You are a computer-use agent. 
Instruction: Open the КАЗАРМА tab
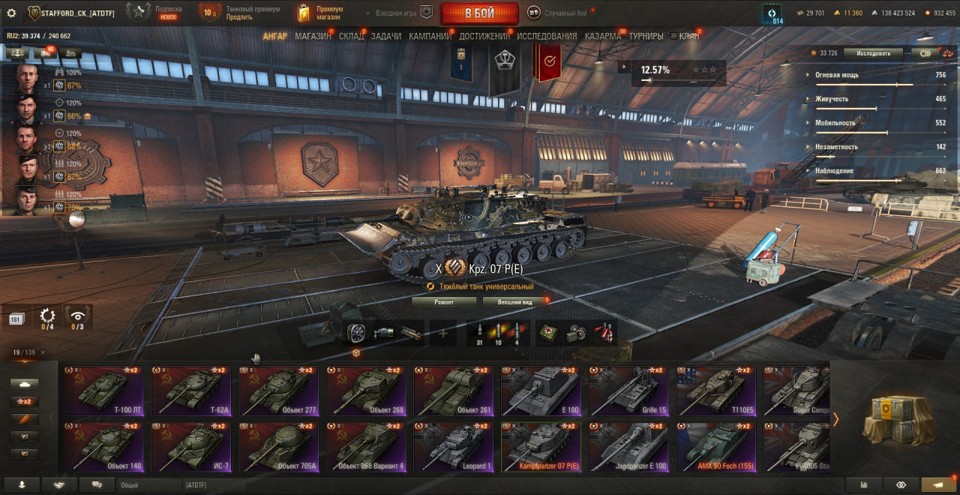point(603,36)
